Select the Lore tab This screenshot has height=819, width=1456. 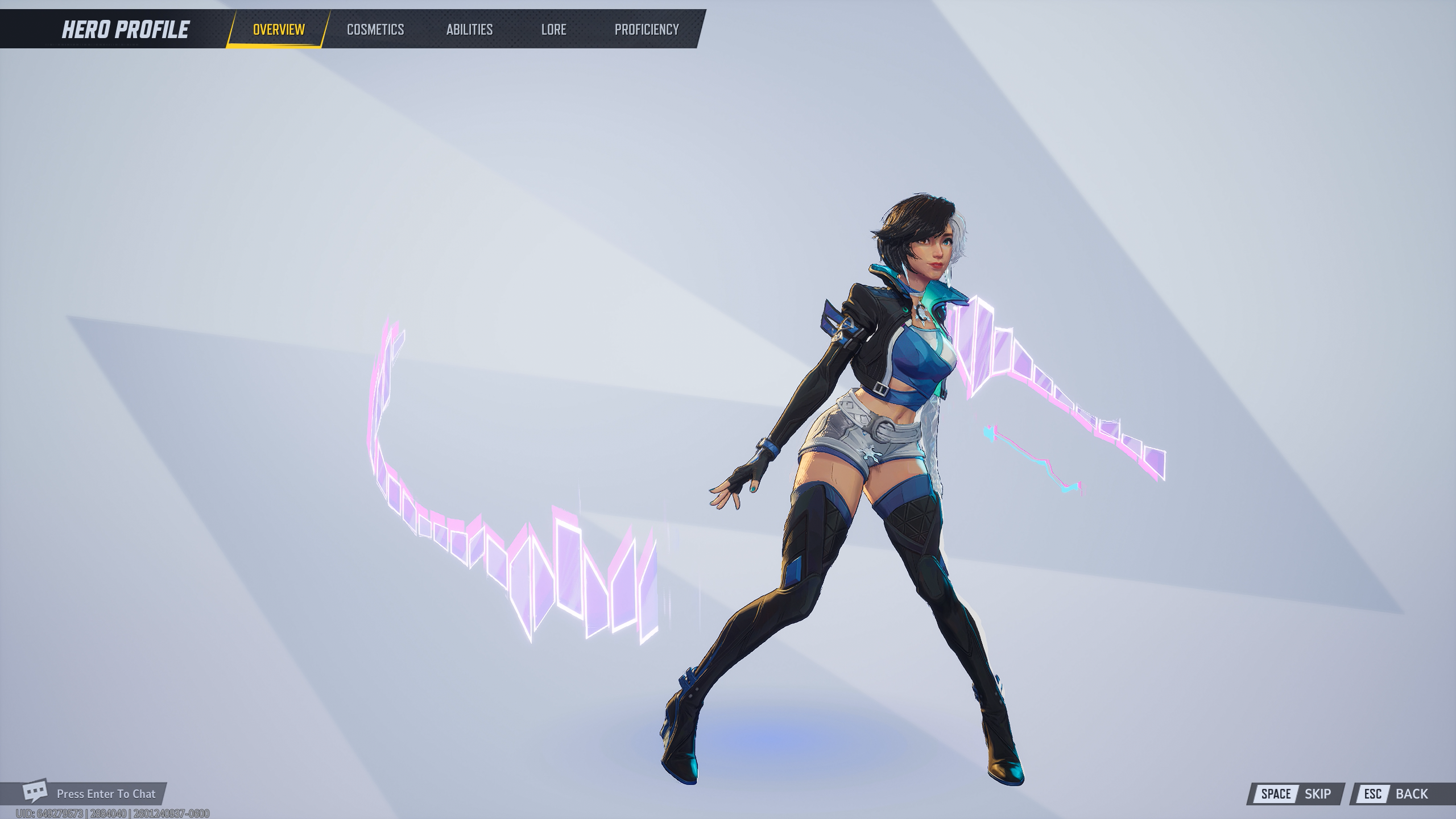(x=553, y=30)
